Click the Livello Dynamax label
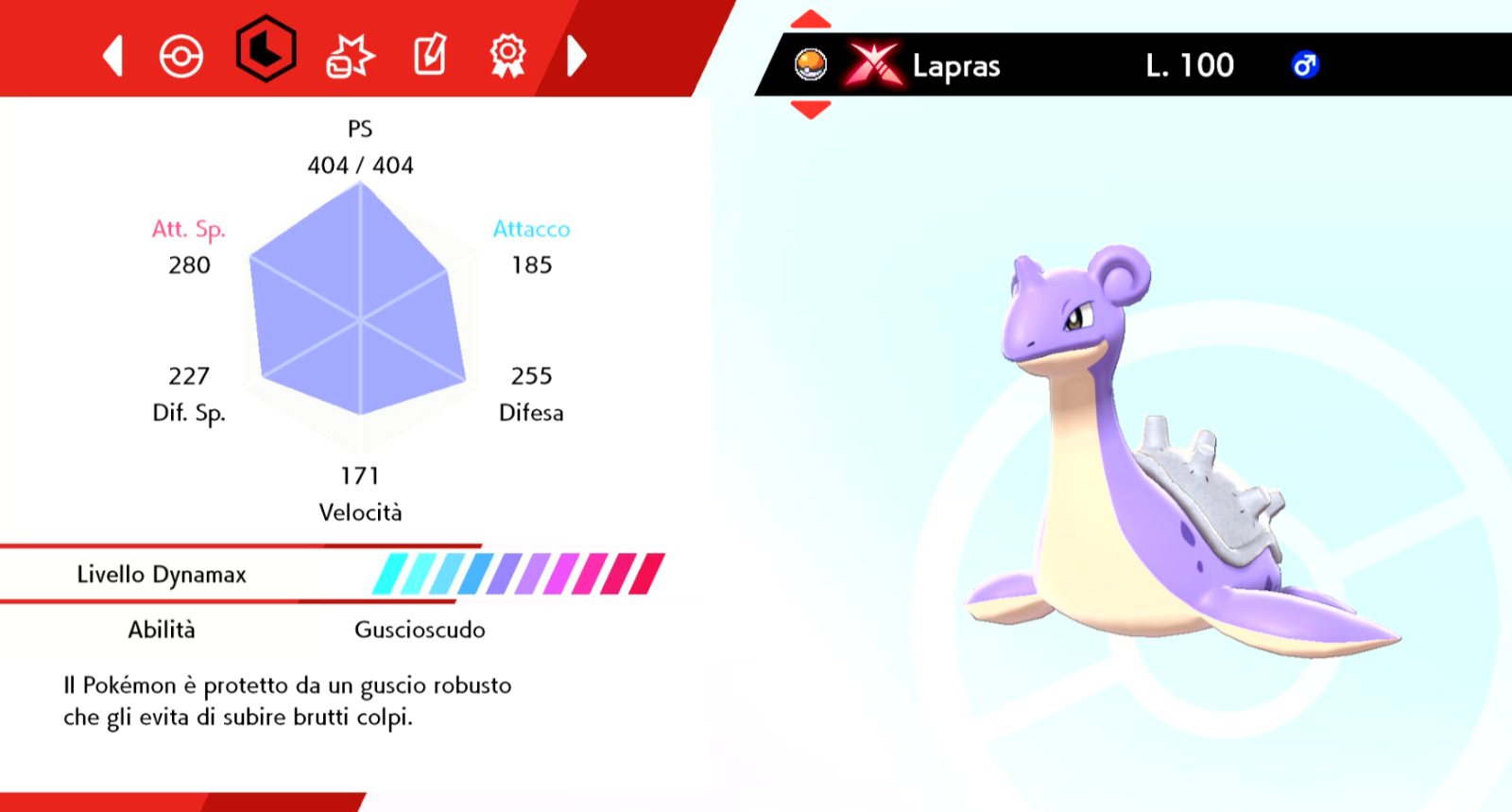The image size is (1512, 812). click(x=162, y=574)
